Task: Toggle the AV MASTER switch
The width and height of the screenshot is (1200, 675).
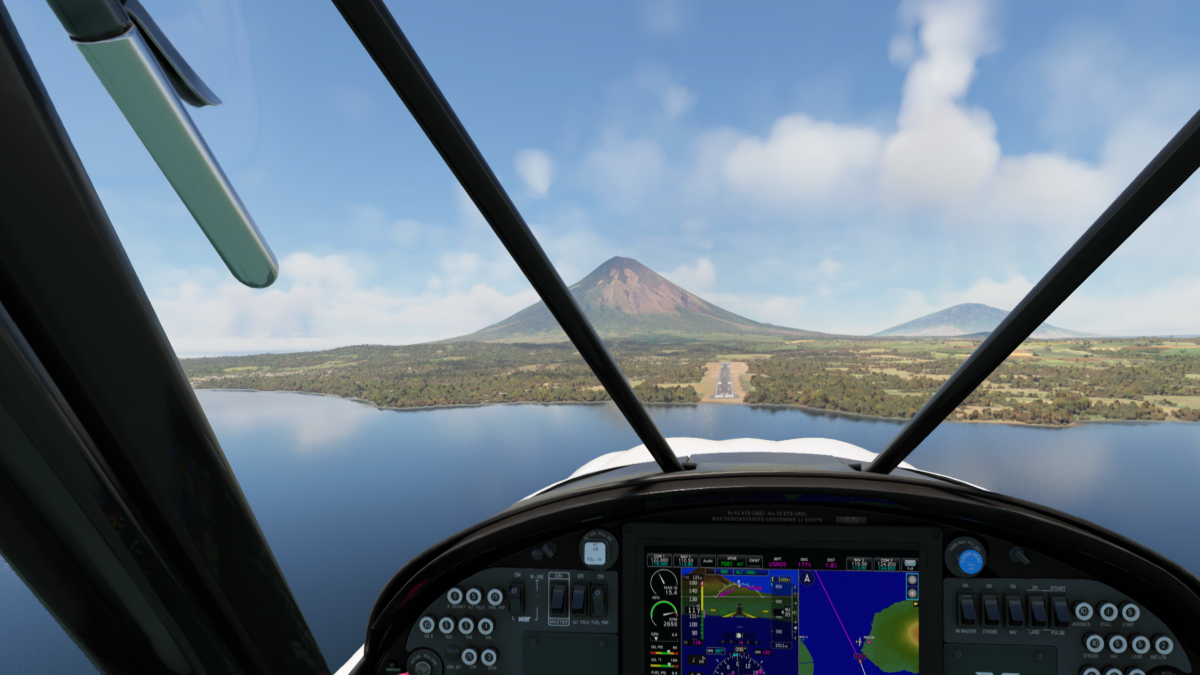Action: pyautogui.click(x=966, y=609)
